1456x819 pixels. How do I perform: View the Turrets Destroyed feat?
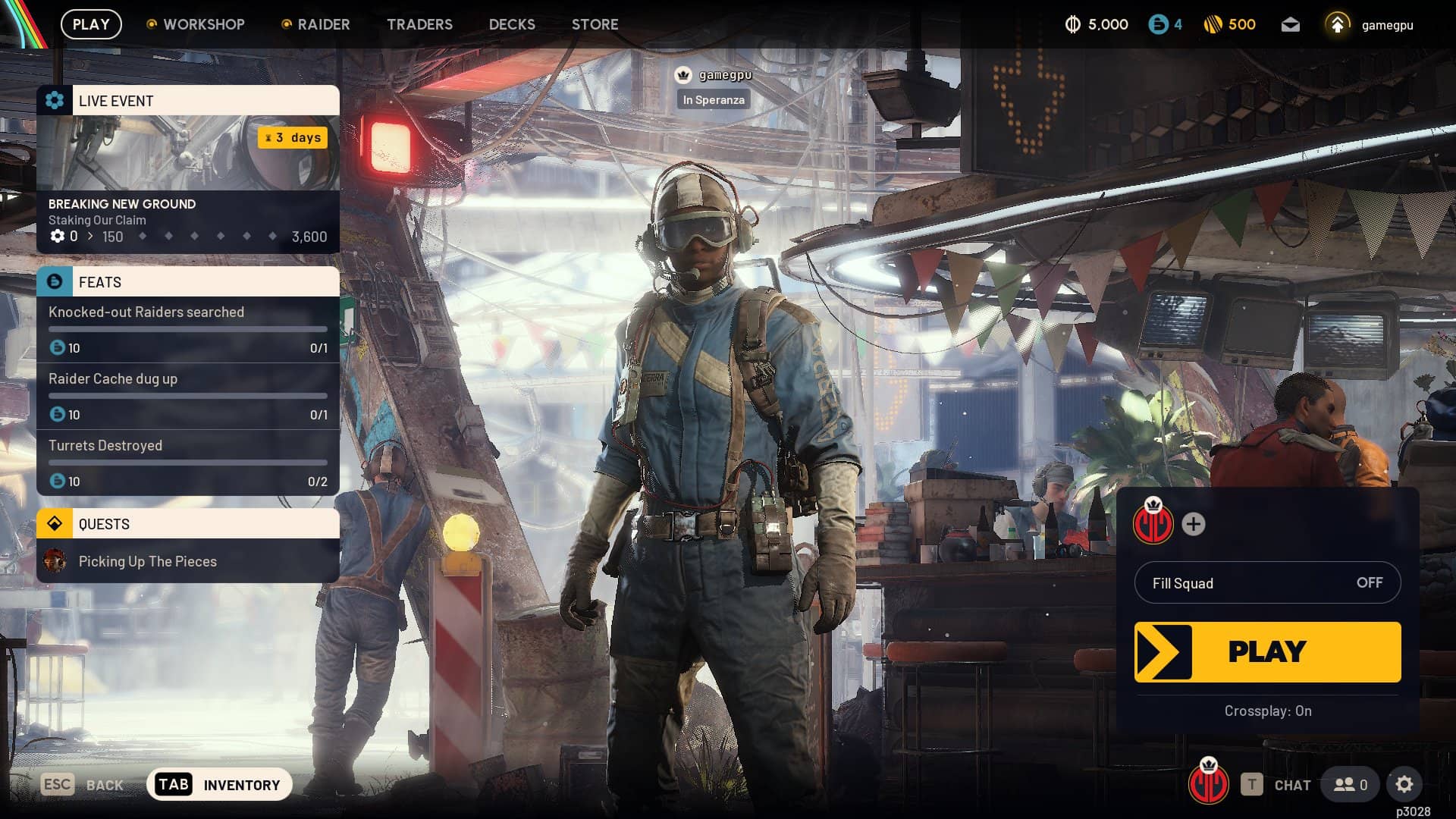pyautogui.click(x=187, y=463)
